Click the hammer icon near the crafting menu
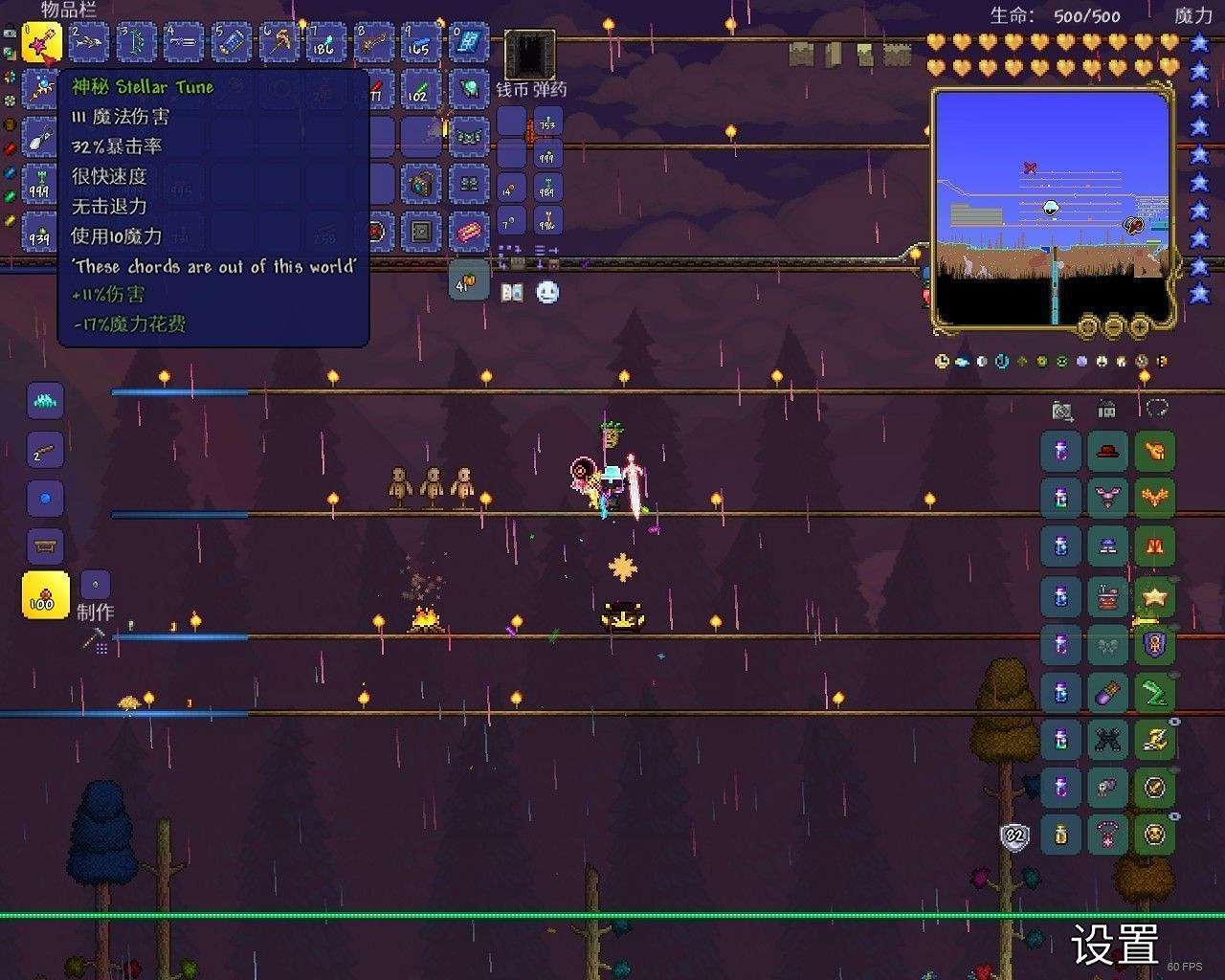Screen dimensions: 1225x980 (91, 635)
